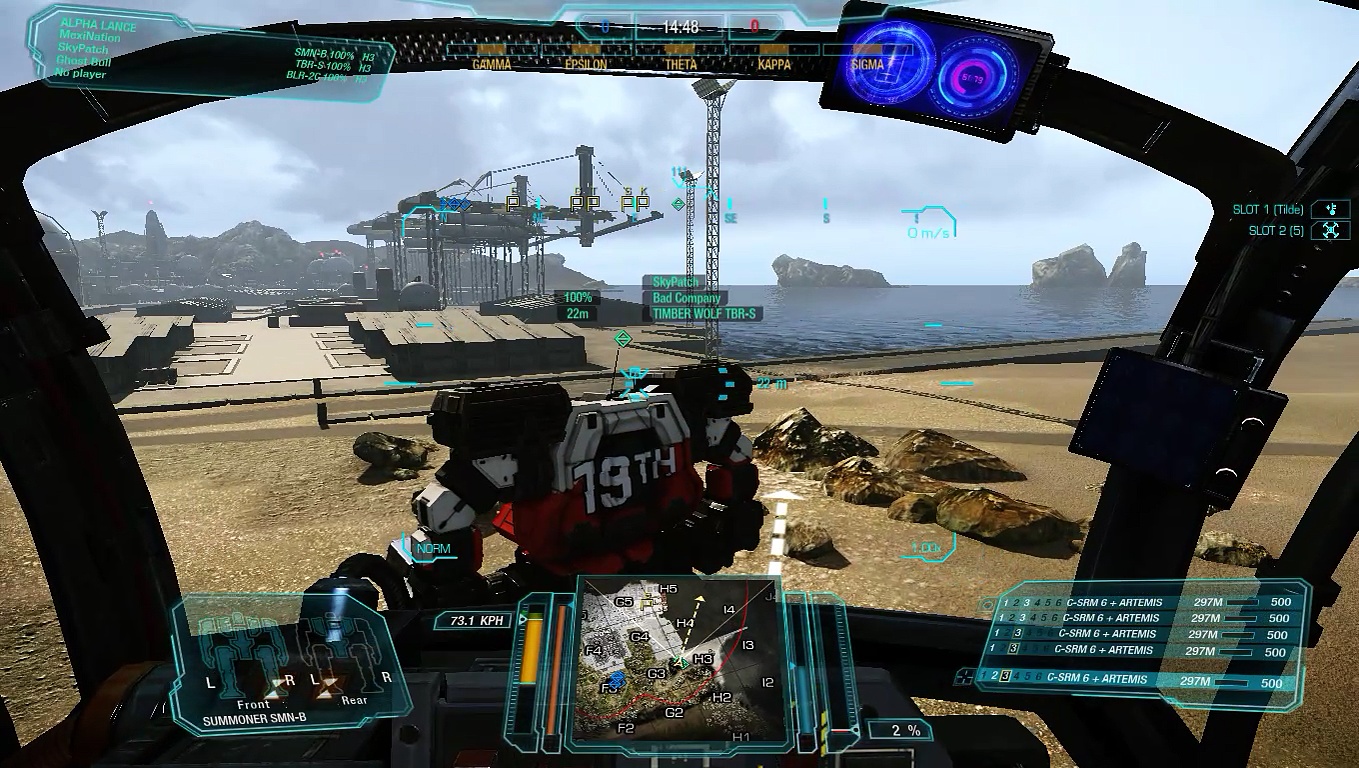Screen dimensions: 1359x768
Task: Select SkyPatch in the Alpha Lance list
Action: 84,50
